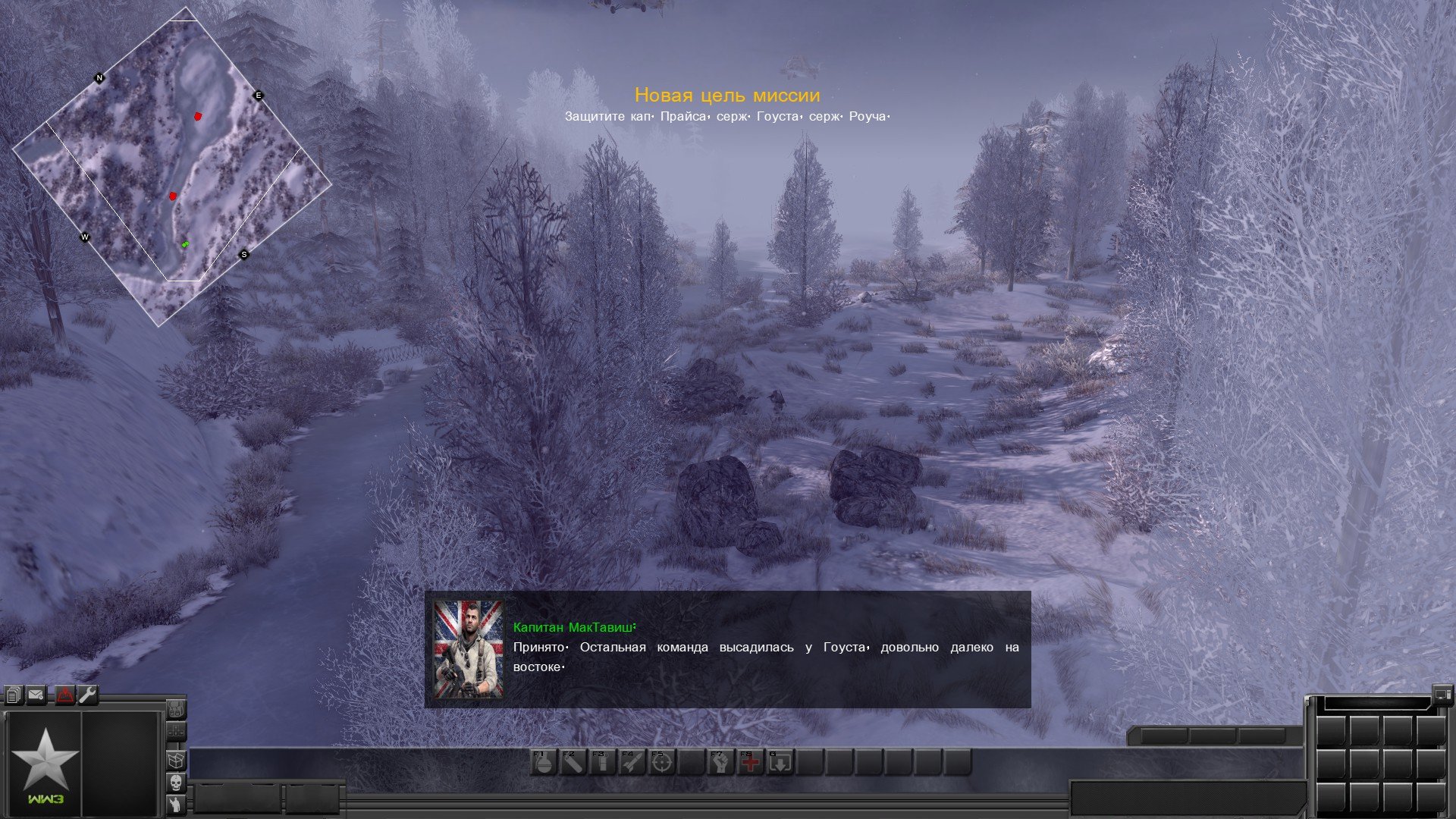Open the documents icon above the unit panel

13,695
